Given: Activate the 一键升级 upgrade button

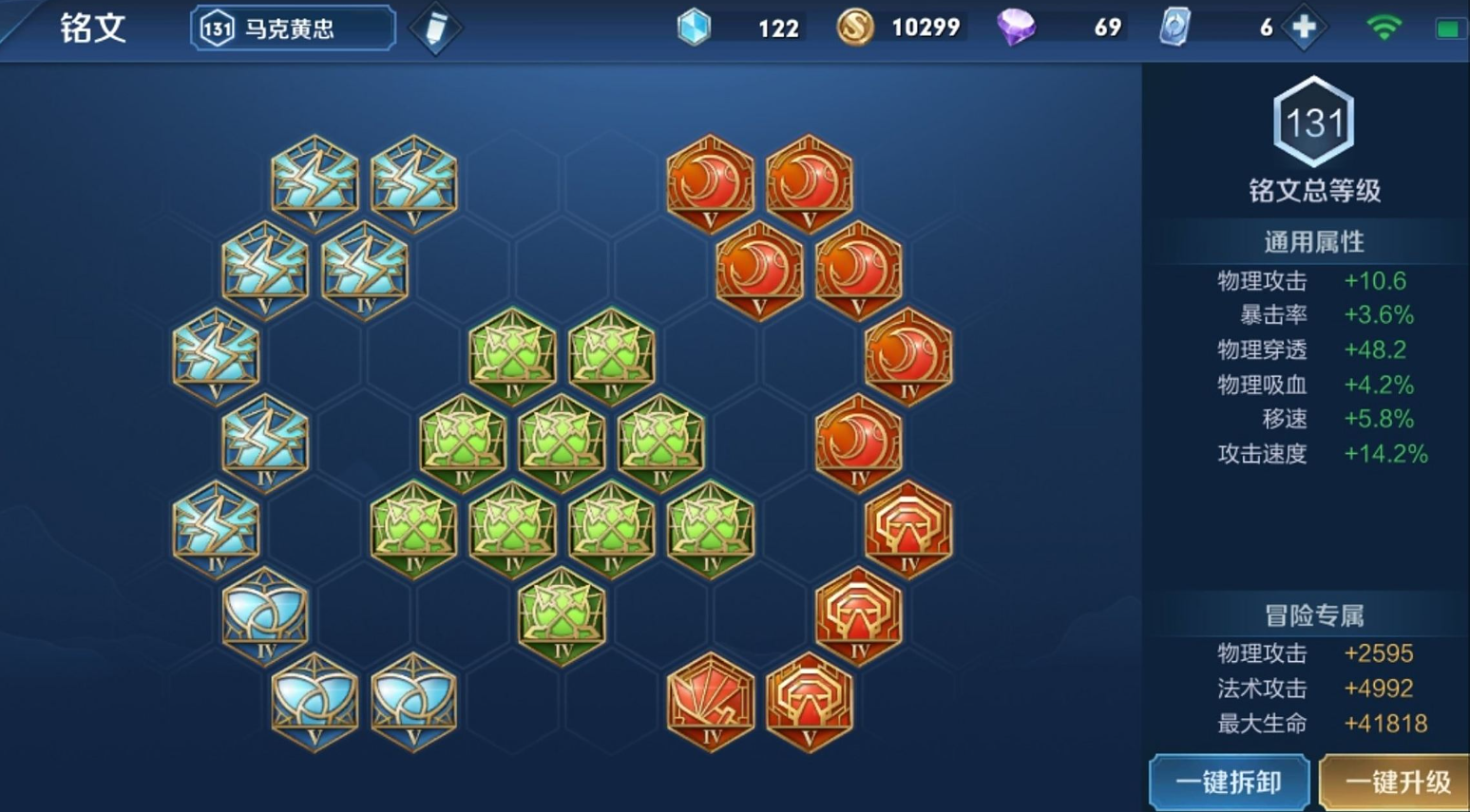Looking at the screenshot, I should point(1397,782).
